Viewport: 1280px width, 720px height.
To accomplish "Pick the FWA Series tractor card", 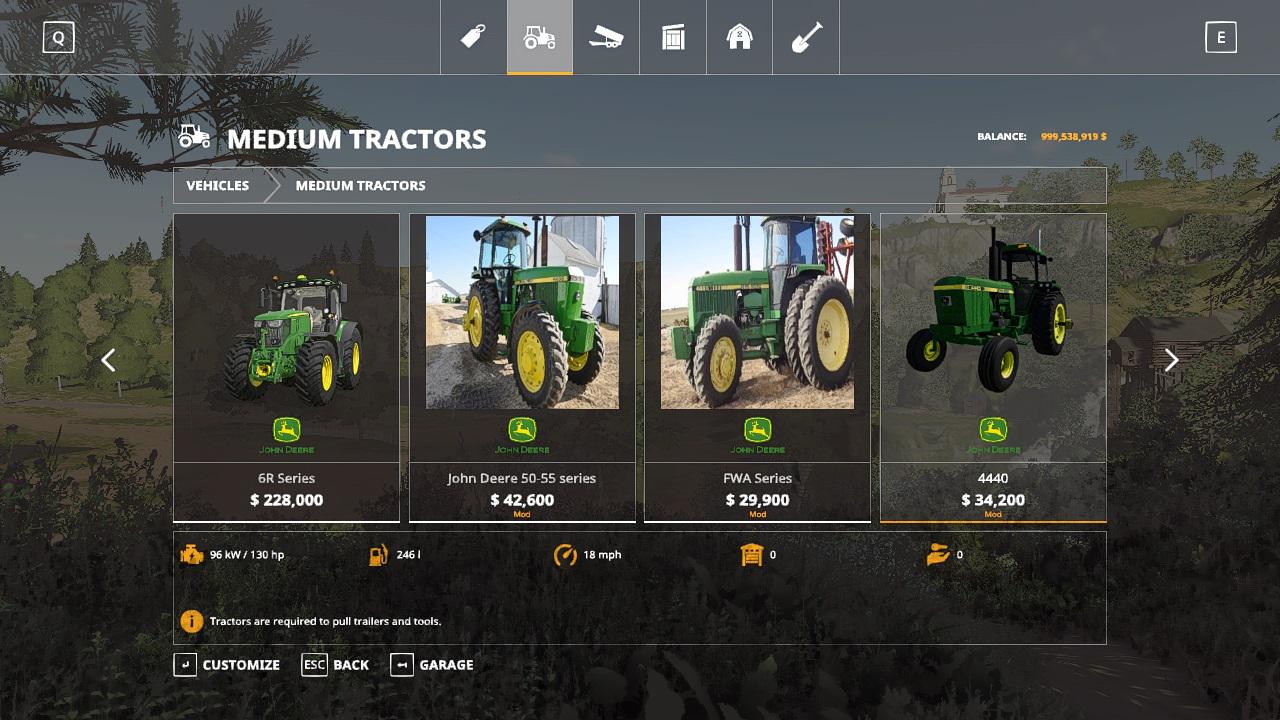I will click(x=757, y=367).
